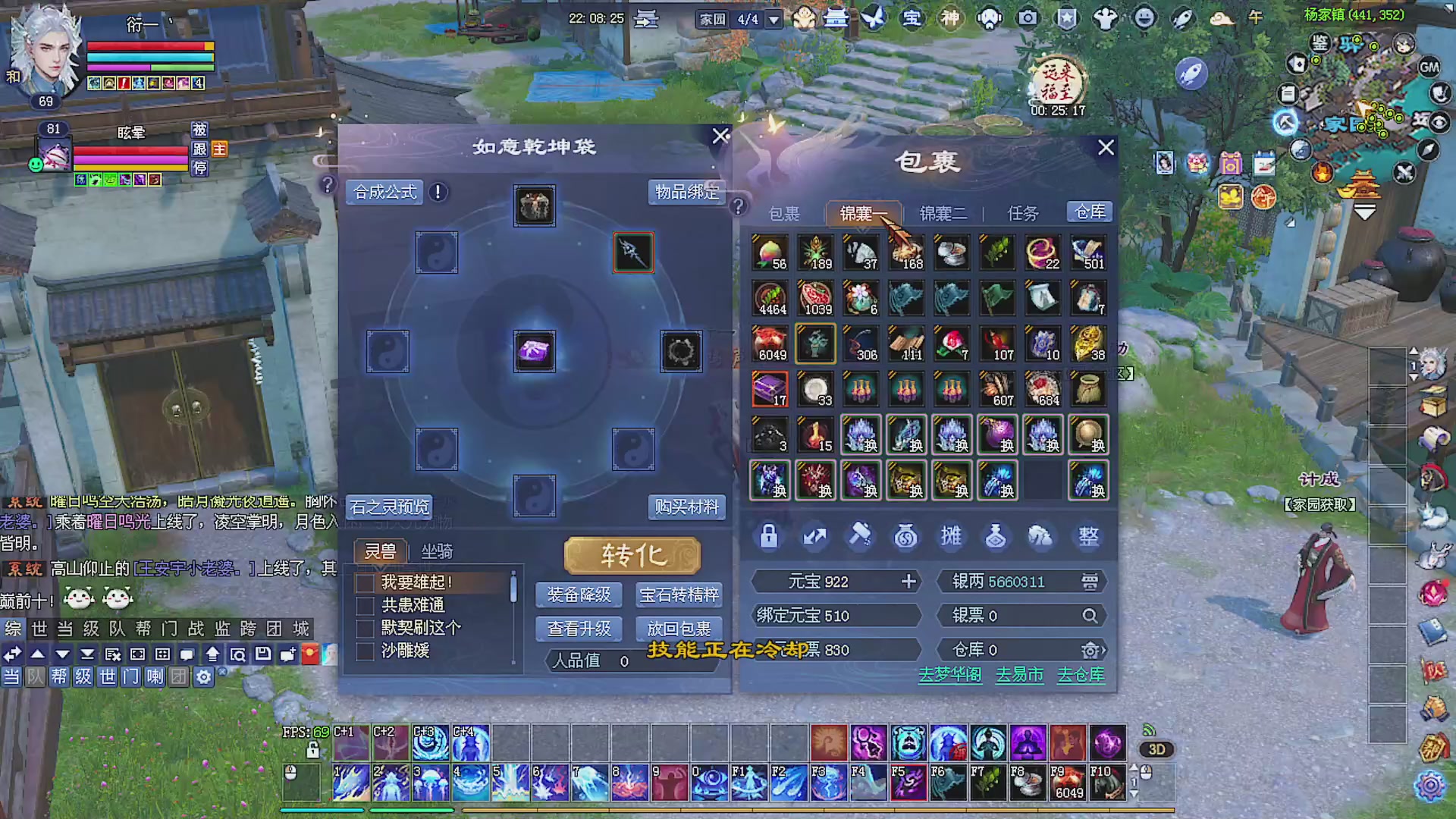Open the 家团 4/4 channel dropdown arrow
The height and width of the screenshot is (819, 1456).
773,18
